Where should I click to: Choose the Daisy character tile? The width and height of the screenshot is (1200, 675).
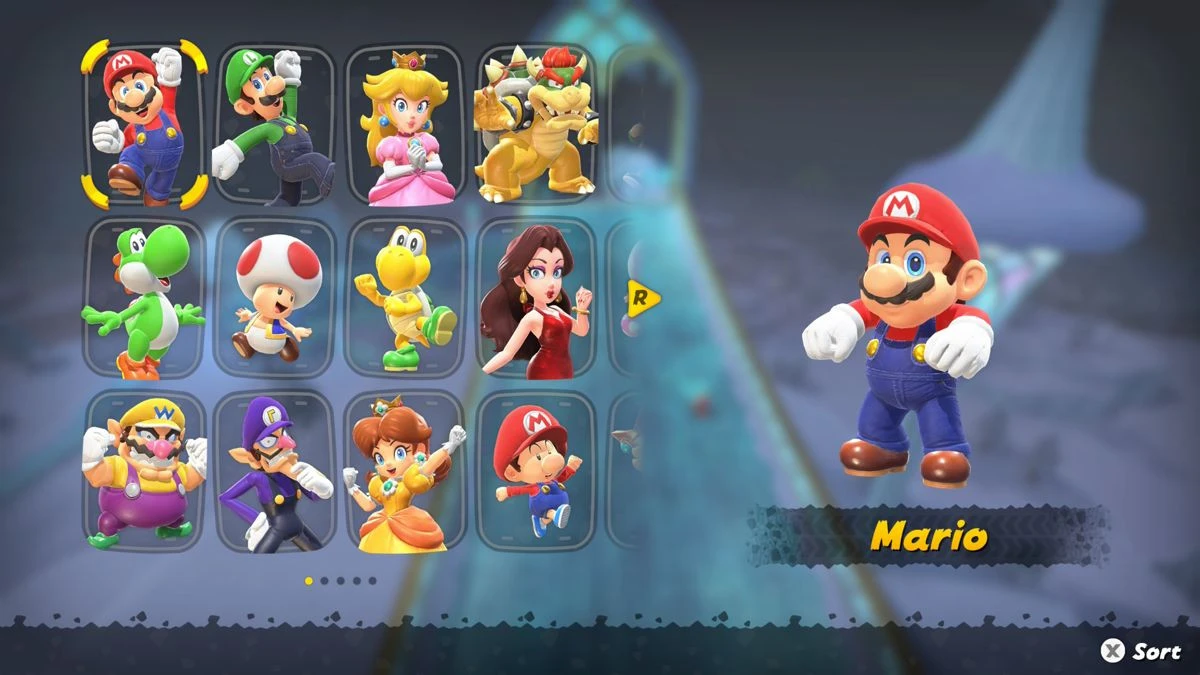404,471
